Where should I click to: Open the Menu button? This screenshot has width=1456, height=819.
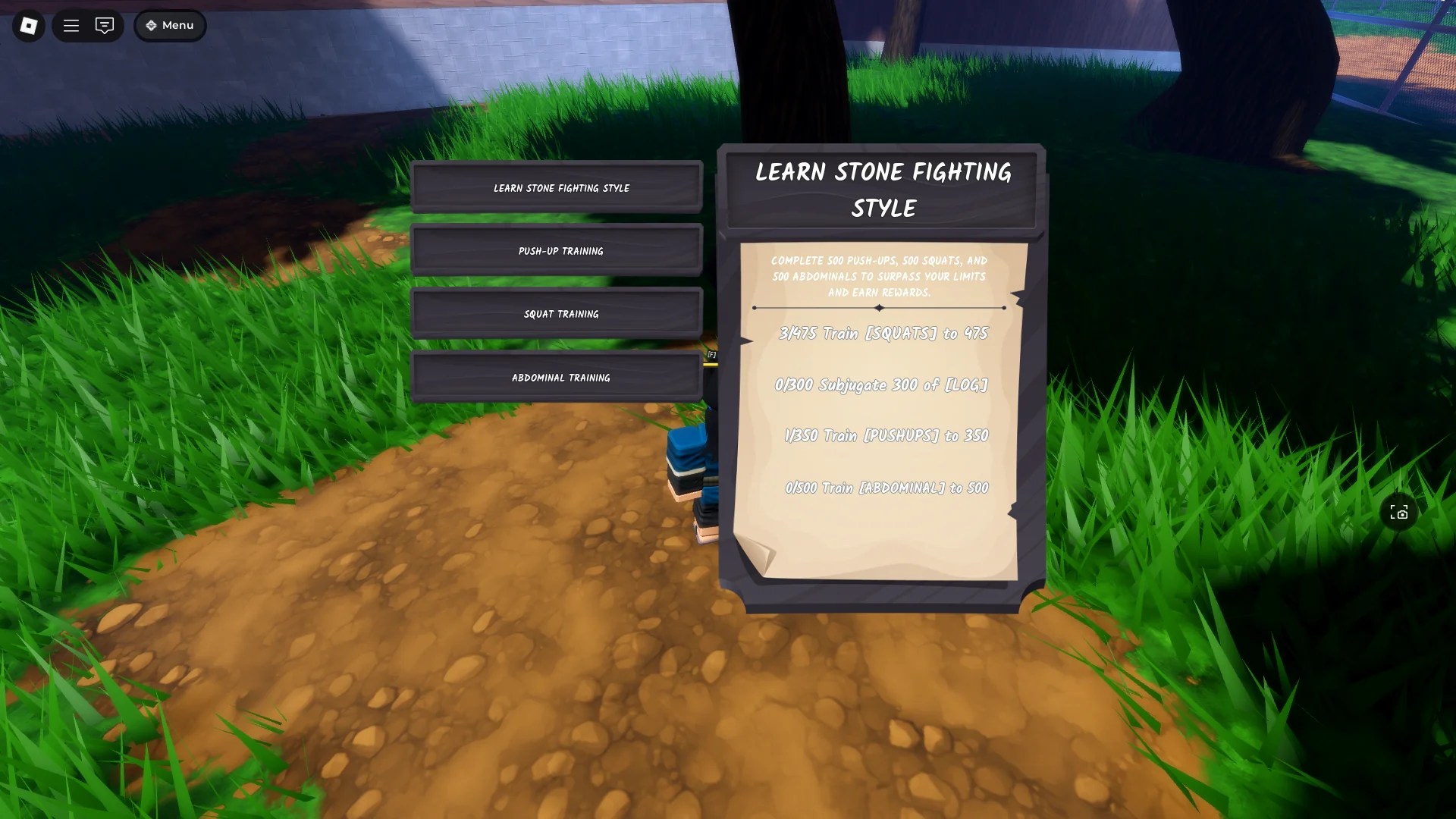(x=170, y=25)
